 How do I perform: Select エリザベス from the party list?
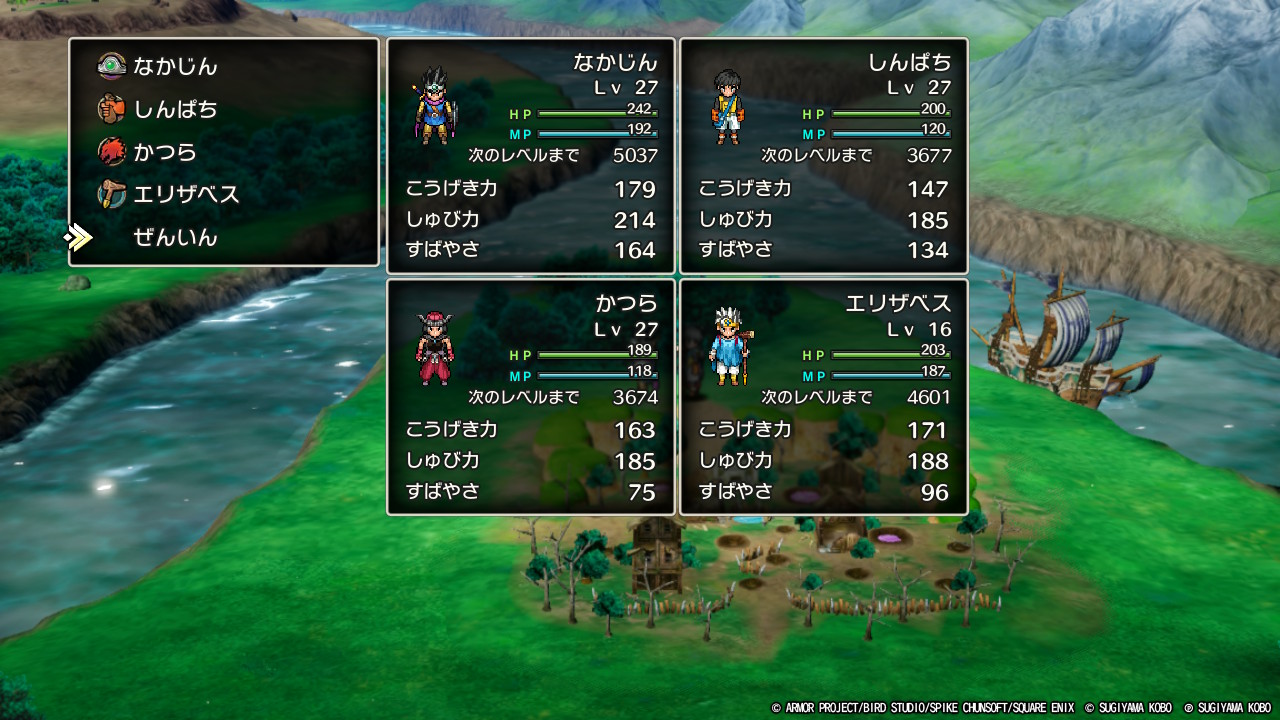(x=186, y=195)
